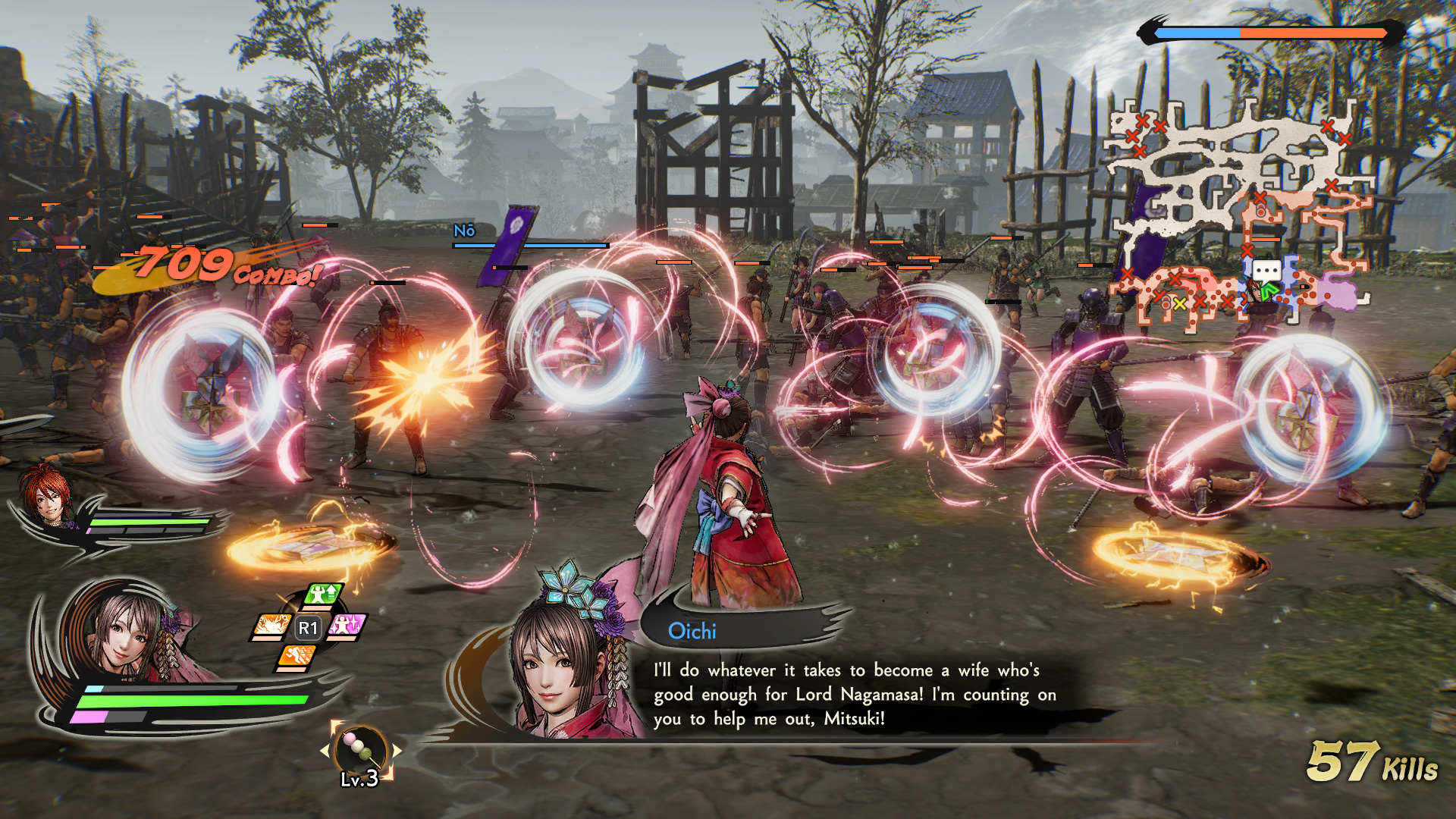Click the purple zone on the minimap
This screenshot has height=819, width=1456.
pos(1338,293)
